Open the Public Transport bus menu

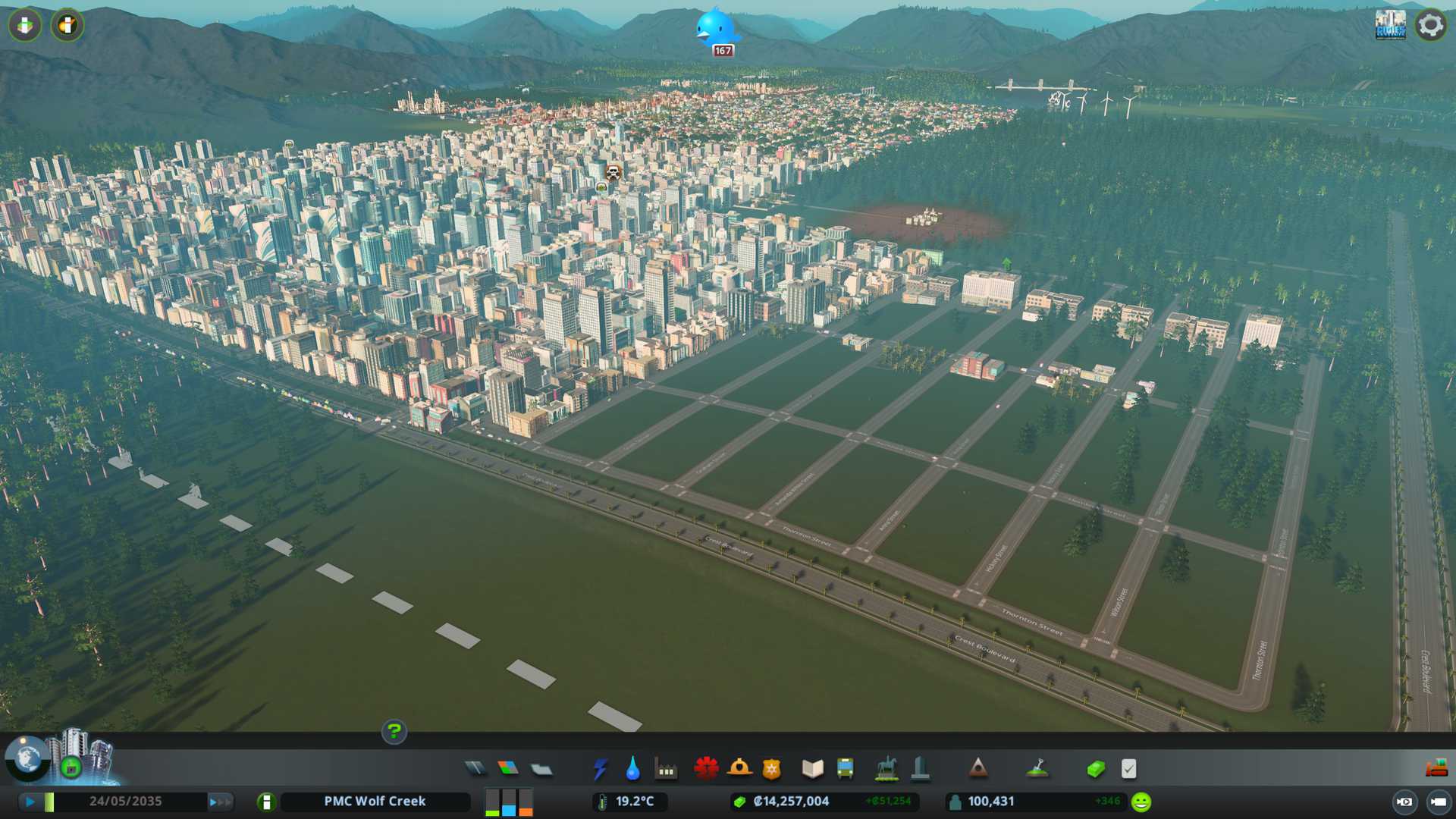coord(846,769)
